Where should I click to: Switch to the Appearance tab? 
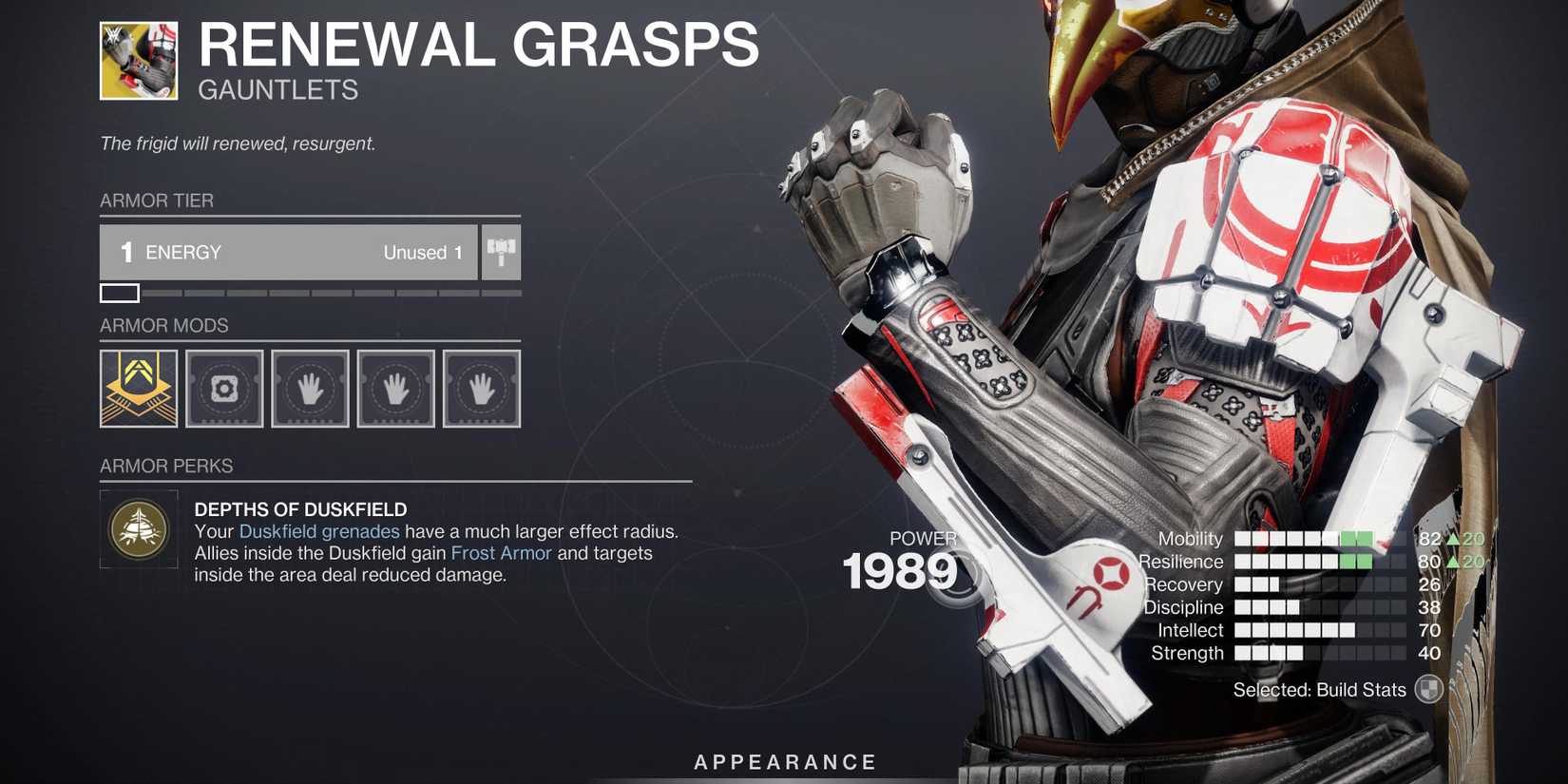click(x=783, y=761)
